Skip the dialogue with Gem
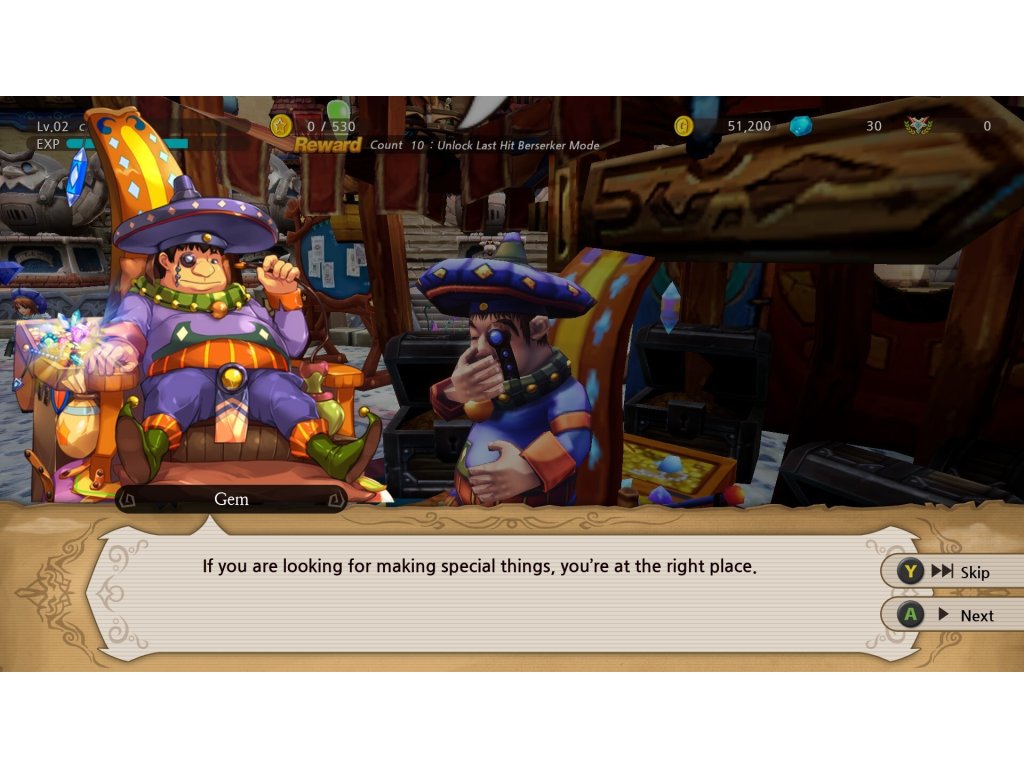The image size is (1024, 768). point(952,572)
